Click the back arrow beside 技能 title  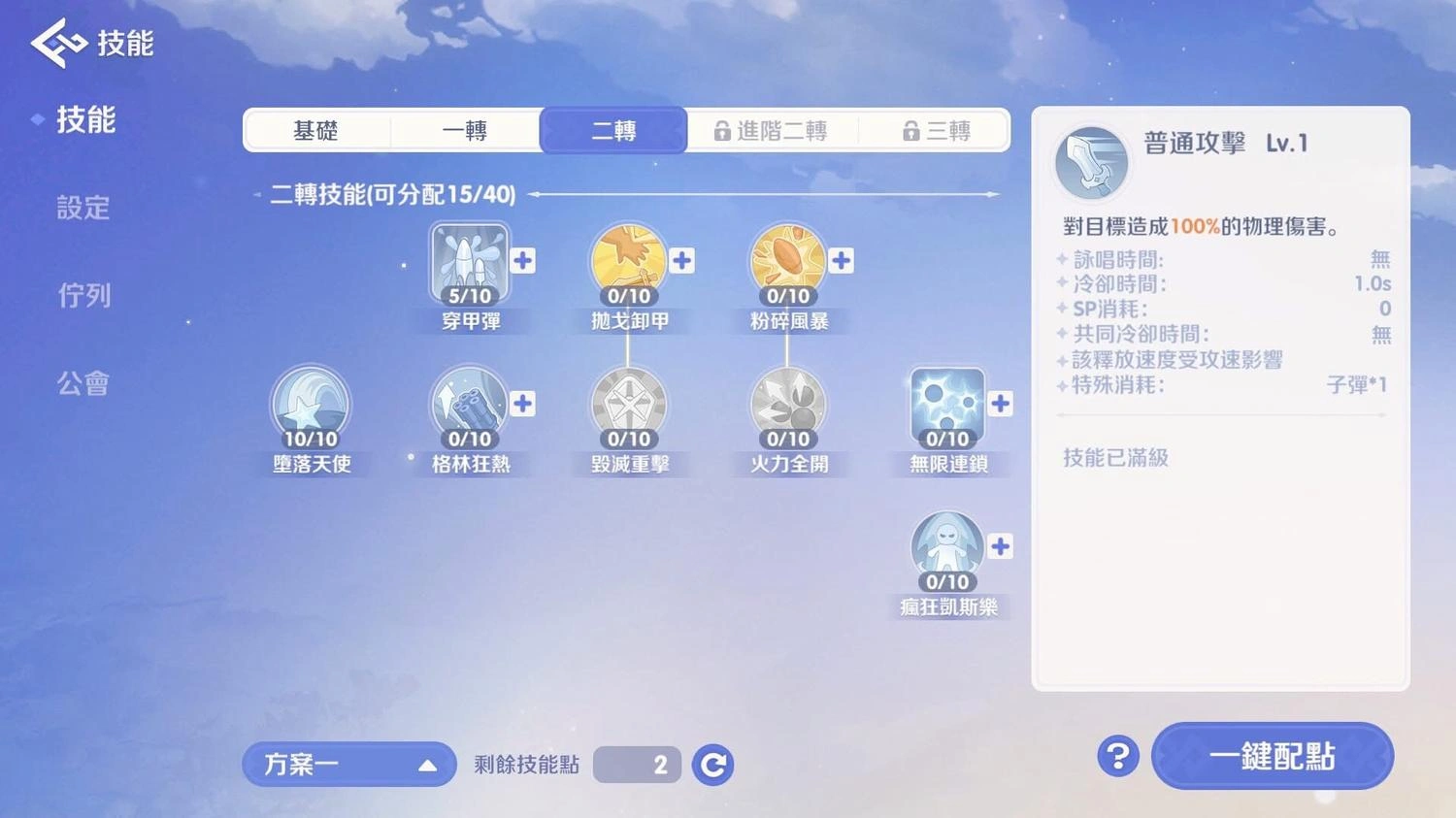(x=55, y=42)
